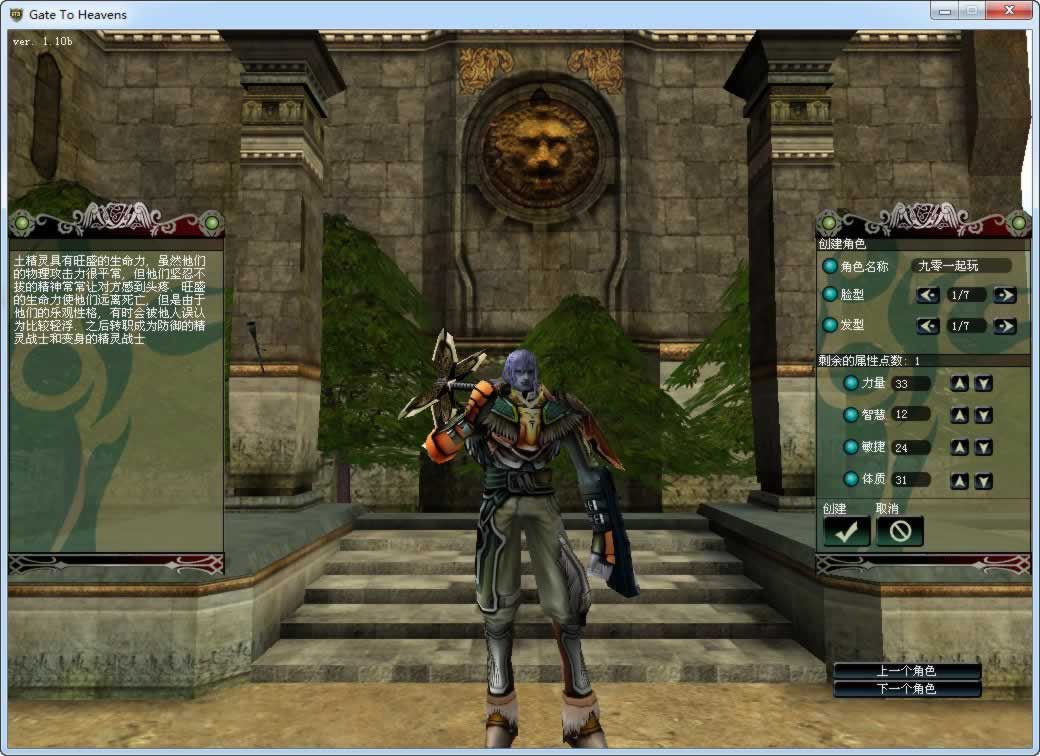
Task: Decrease the Constitution (体质) attribute
Action: 983,481
